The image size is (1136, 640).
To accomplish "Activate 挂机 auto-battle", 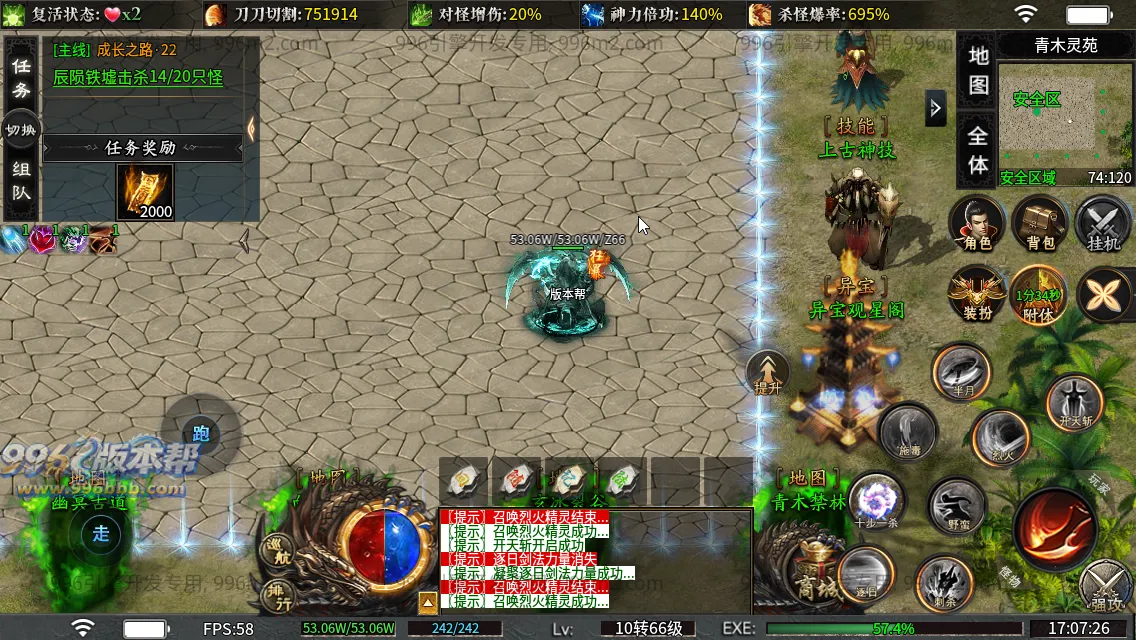I will pyautogui.click(x=1102, y=223).
